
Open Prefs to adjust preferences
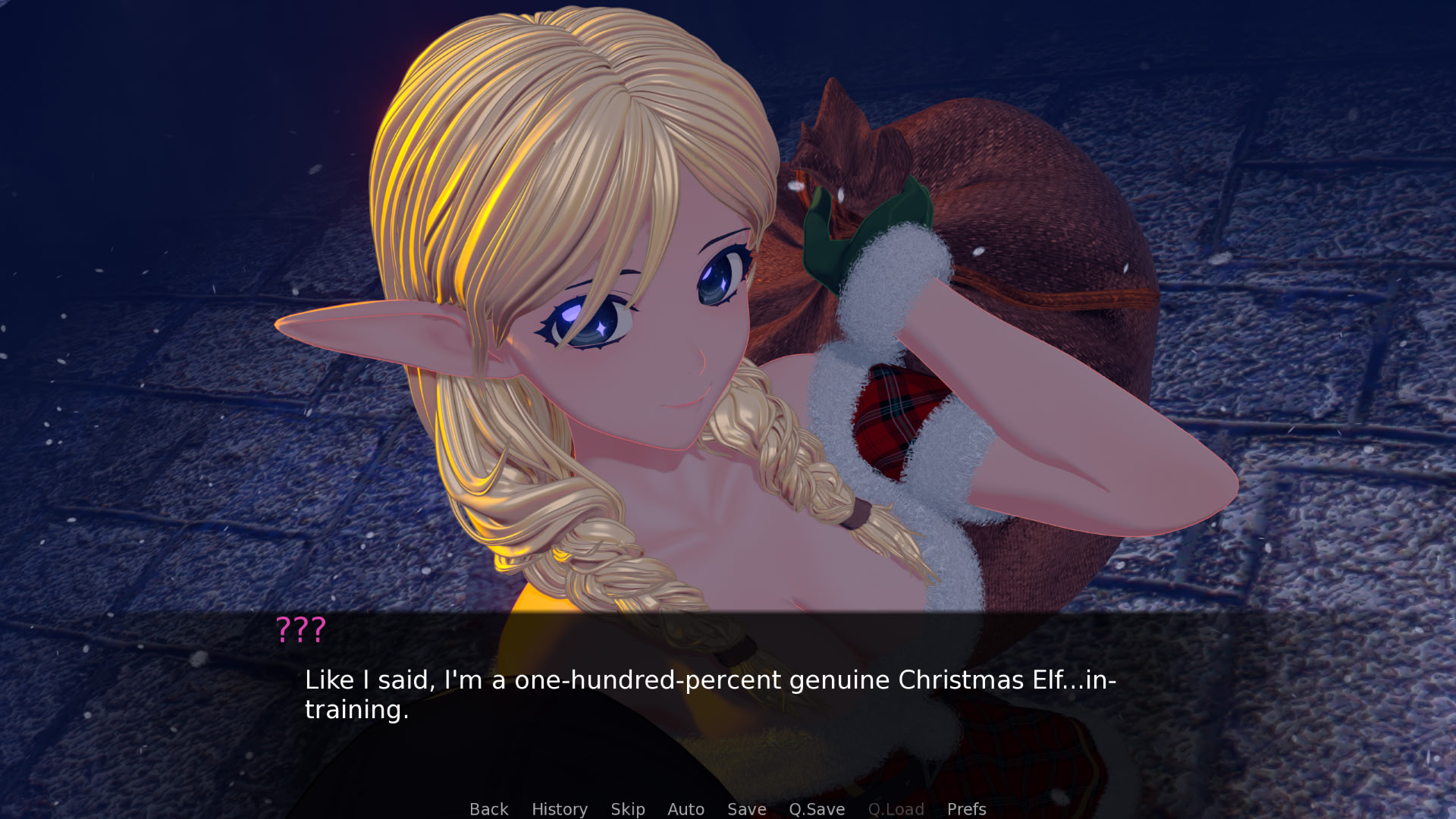coord(966,808)
